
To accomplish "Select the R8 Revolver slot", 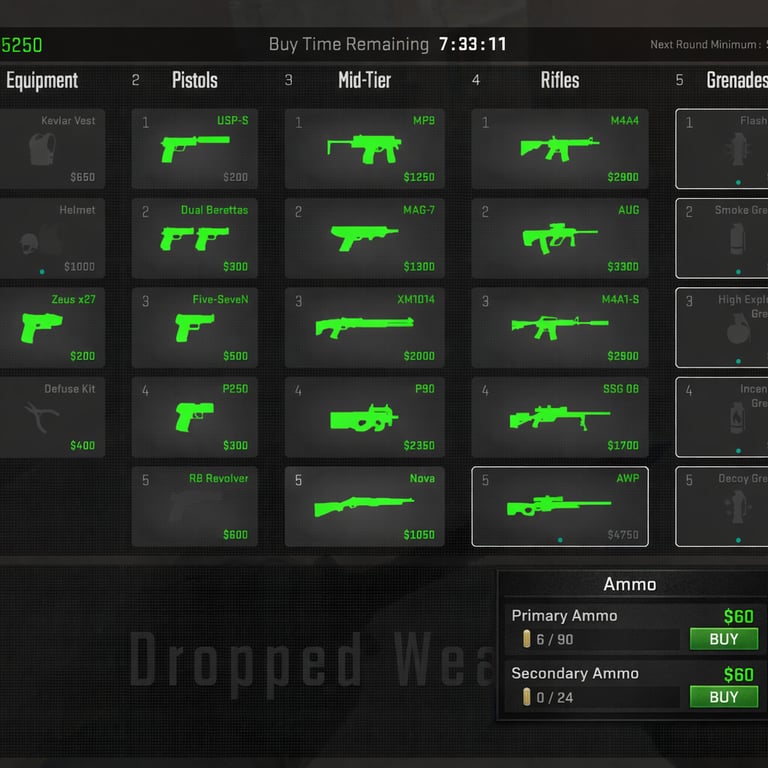I will (x=195, y=507).
